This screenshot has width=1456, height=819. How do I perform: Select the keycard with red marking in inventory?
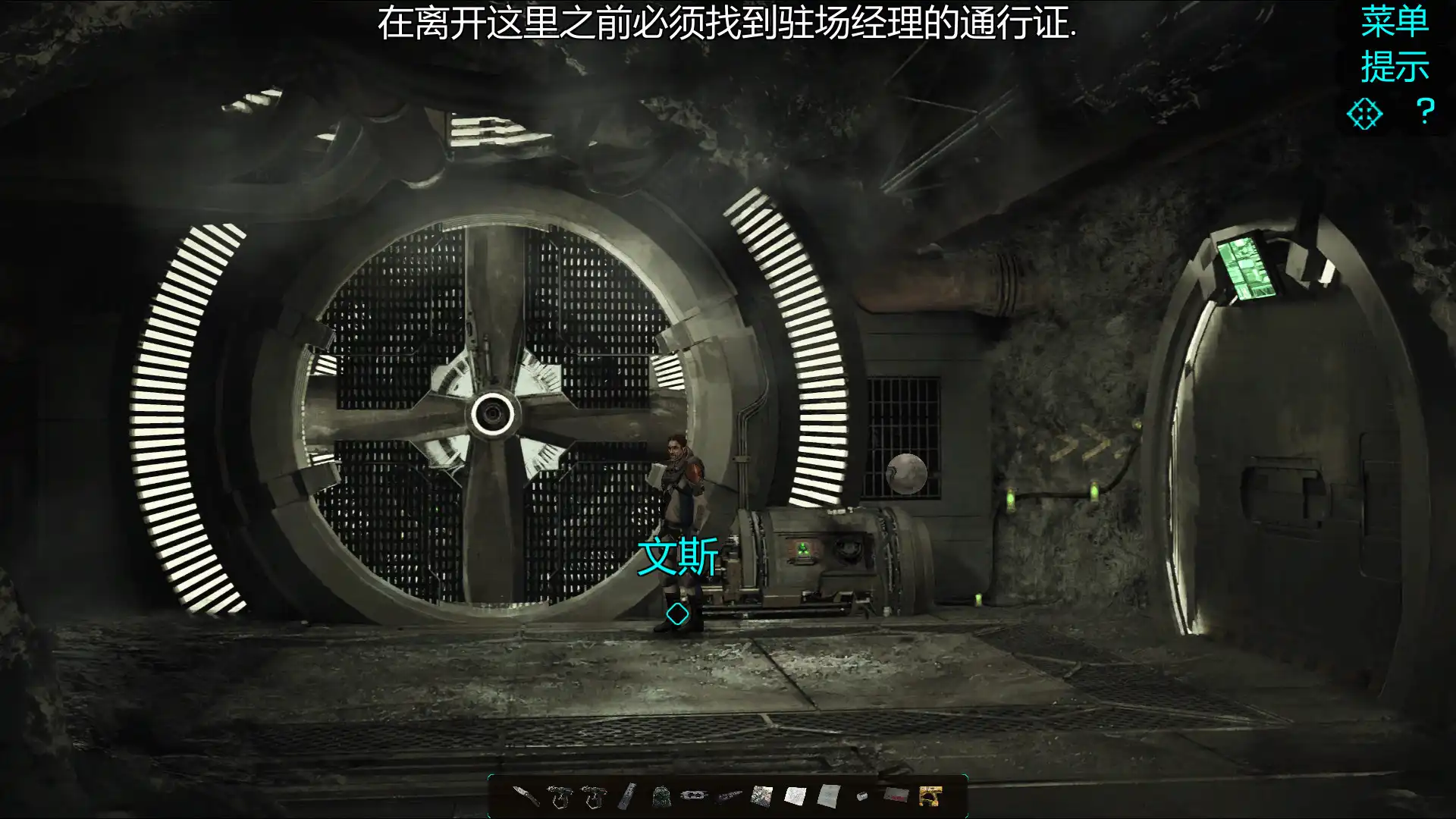pyautogui.click(x=899, y=796)
